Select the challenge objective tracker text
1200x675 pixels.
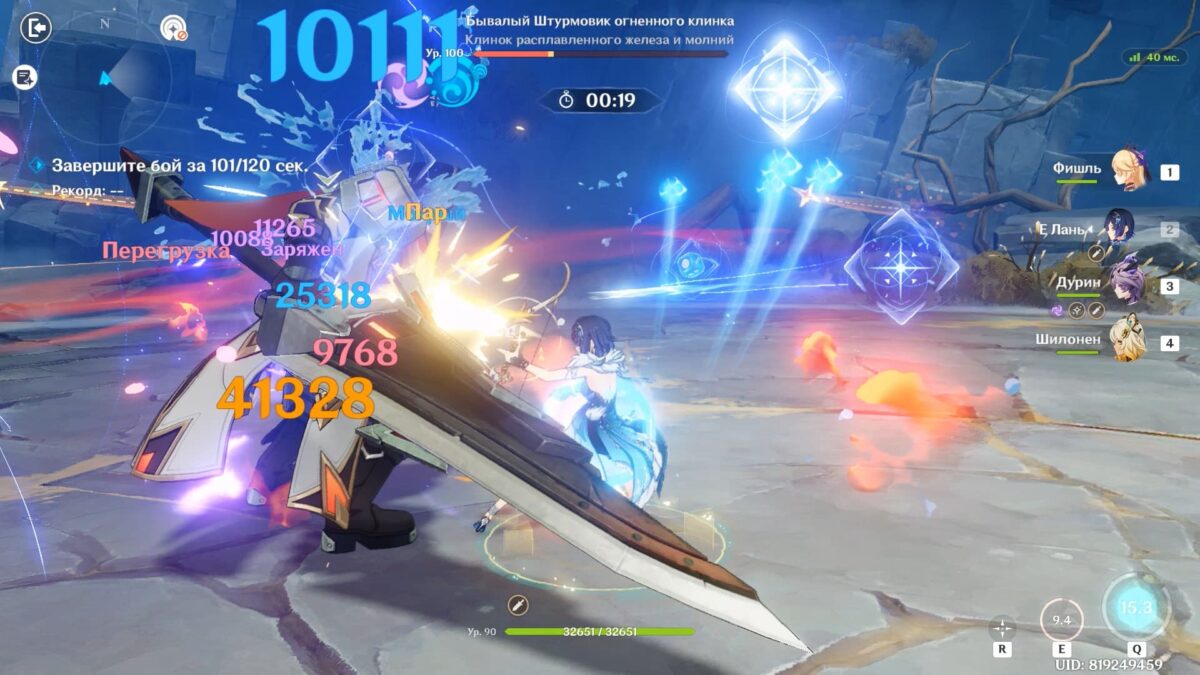(178, 166)
